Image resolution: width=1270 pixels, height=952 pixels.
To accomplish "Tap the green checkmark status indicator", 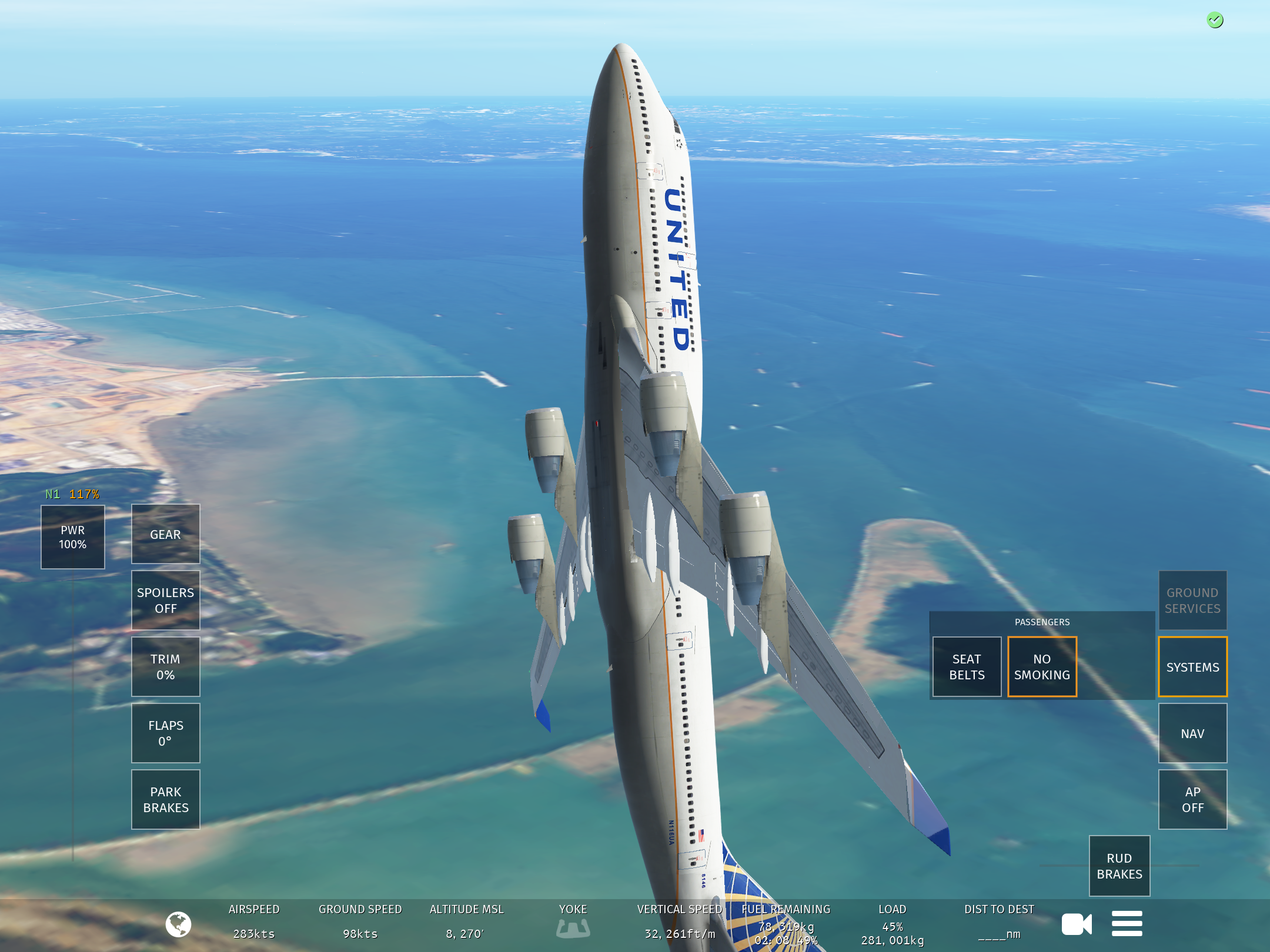I will coord(1215,21).
